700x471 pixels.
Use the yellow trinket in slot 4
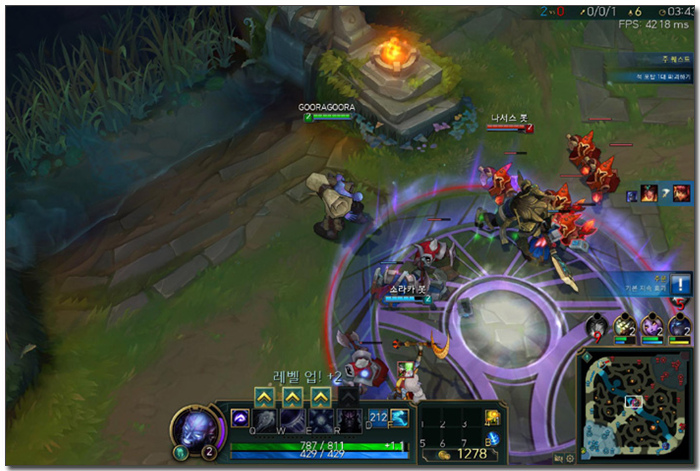click(492, 418)
